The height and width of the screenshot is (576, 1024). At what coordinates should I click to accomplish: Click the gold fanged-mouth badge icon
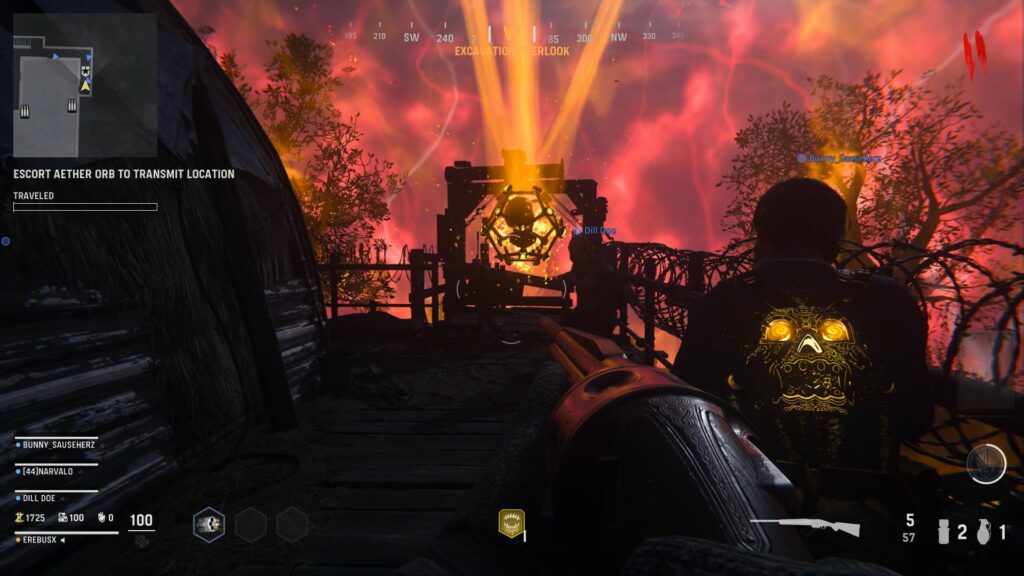[x=511, y=523]
